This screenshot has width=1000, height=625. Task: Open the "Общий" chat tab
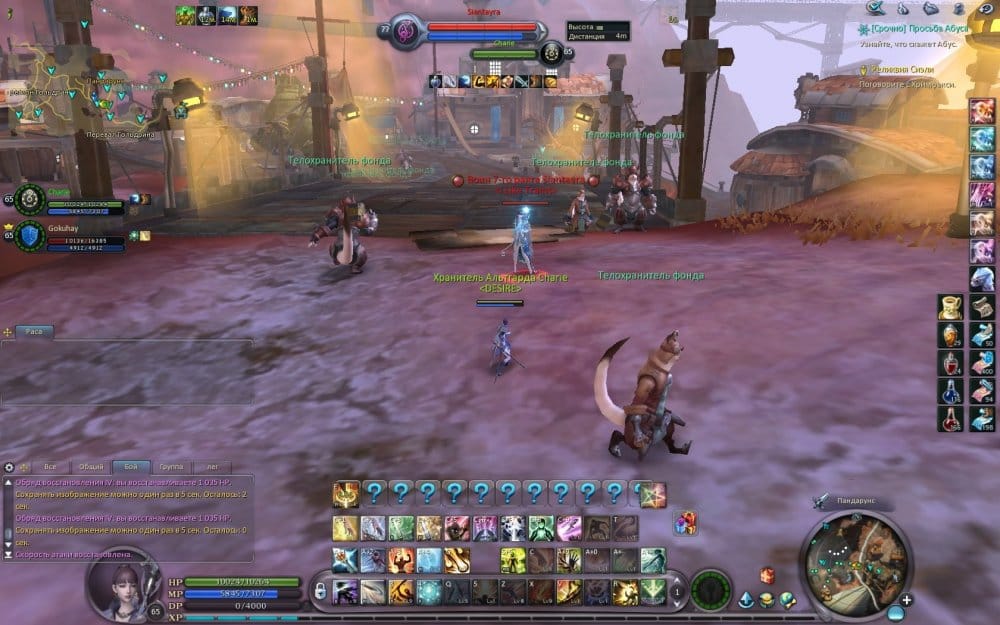click(x=91, y=467)
